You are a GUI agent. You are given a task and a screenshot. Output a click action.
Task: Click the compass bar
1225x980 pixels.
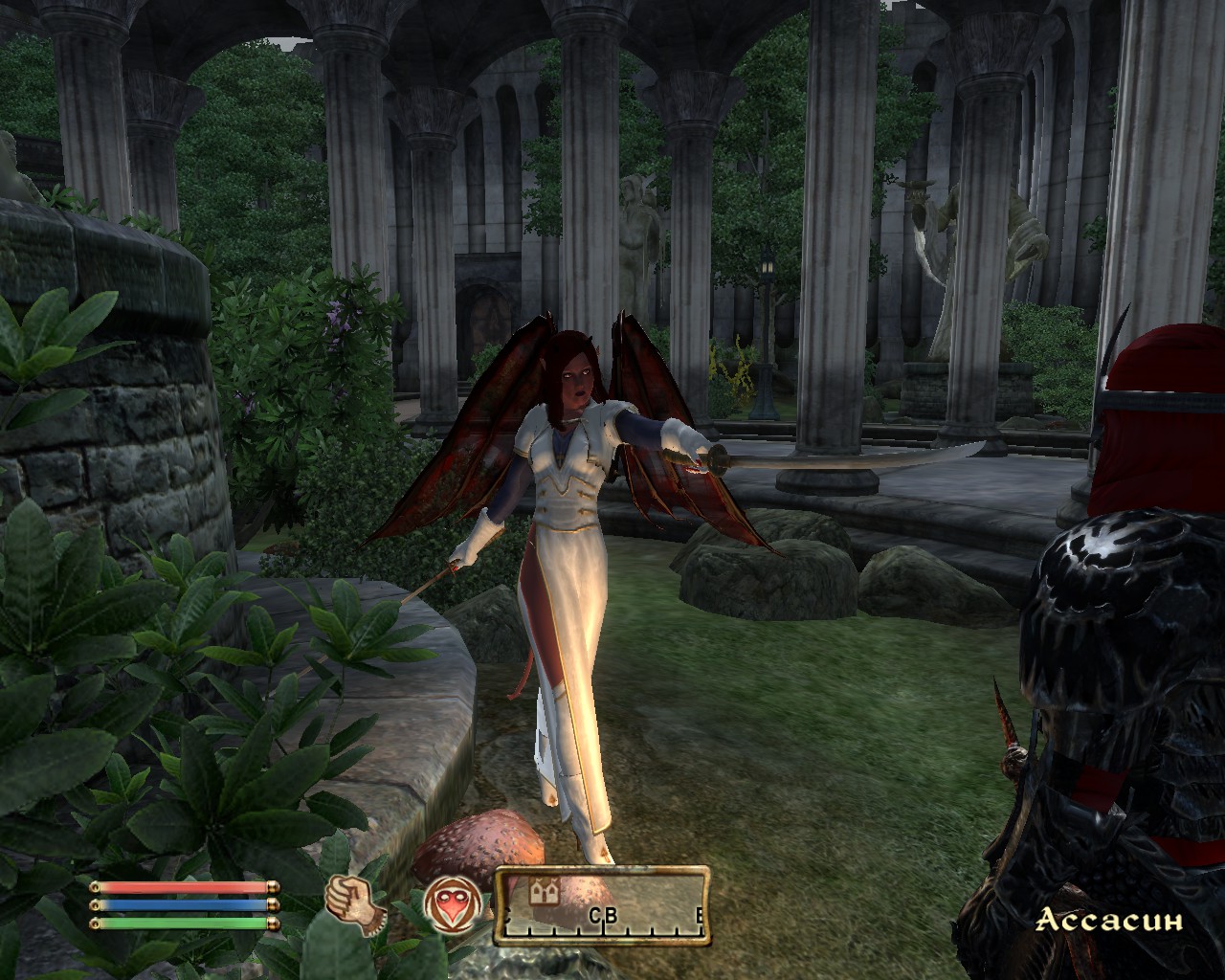coord(603,905)
